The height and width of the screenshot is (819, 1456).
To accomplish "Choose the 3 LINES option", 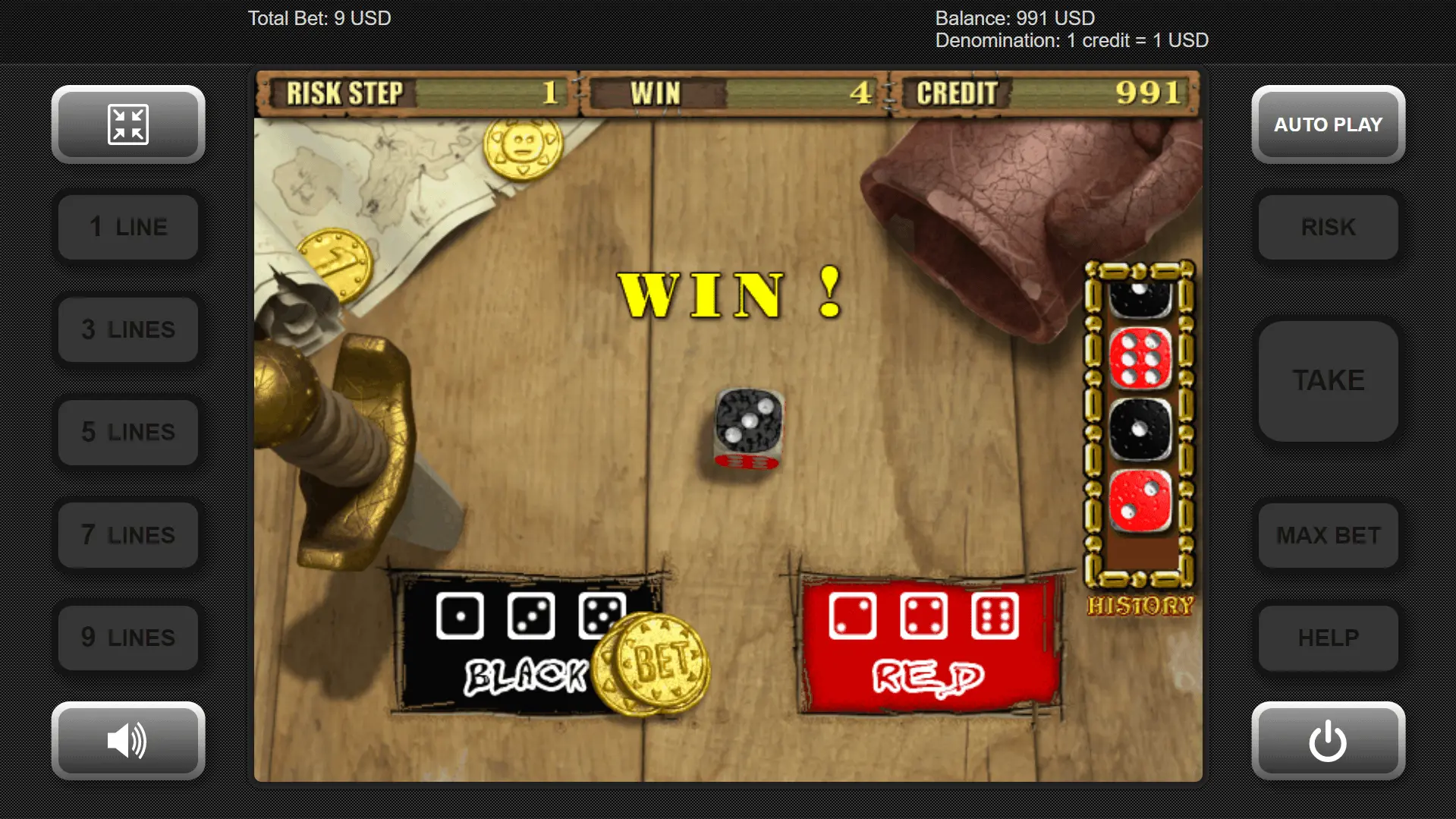I will click(x=128, y=329).
